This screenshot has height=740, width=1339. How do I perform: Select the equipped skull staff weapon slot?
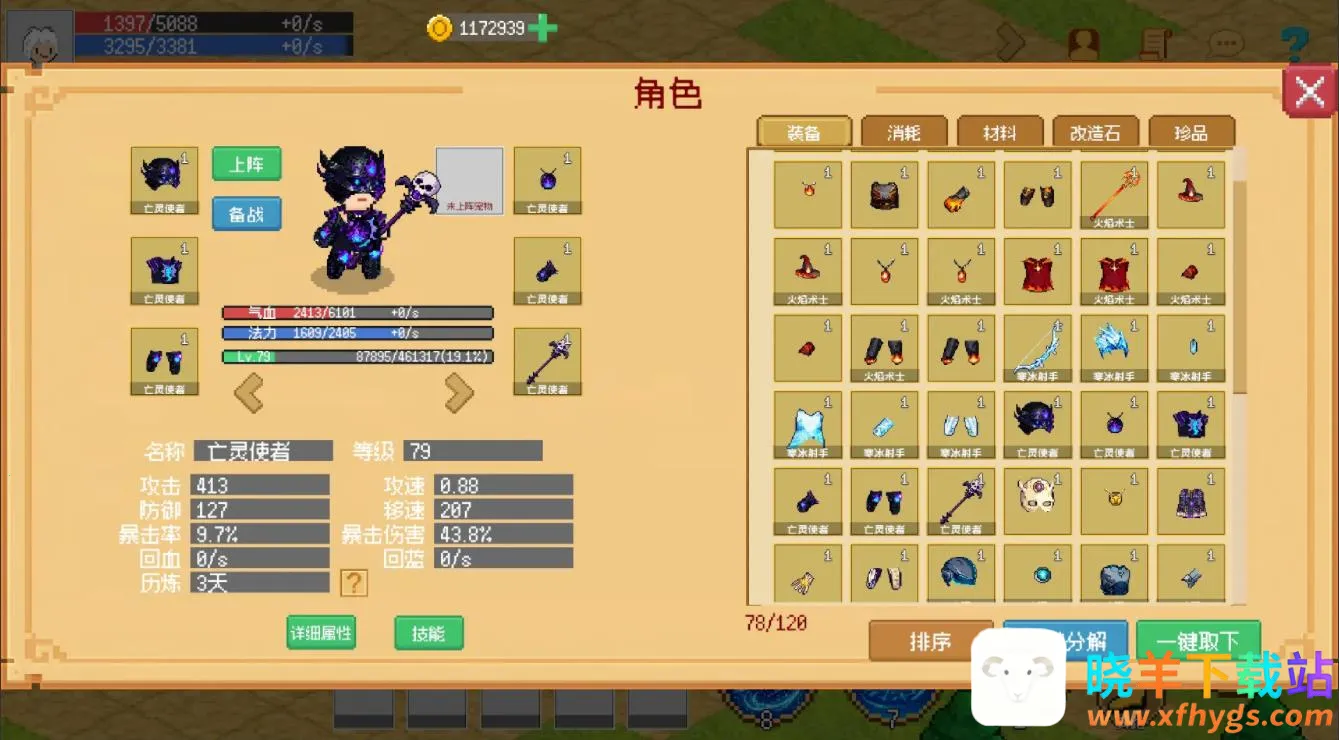547,361
